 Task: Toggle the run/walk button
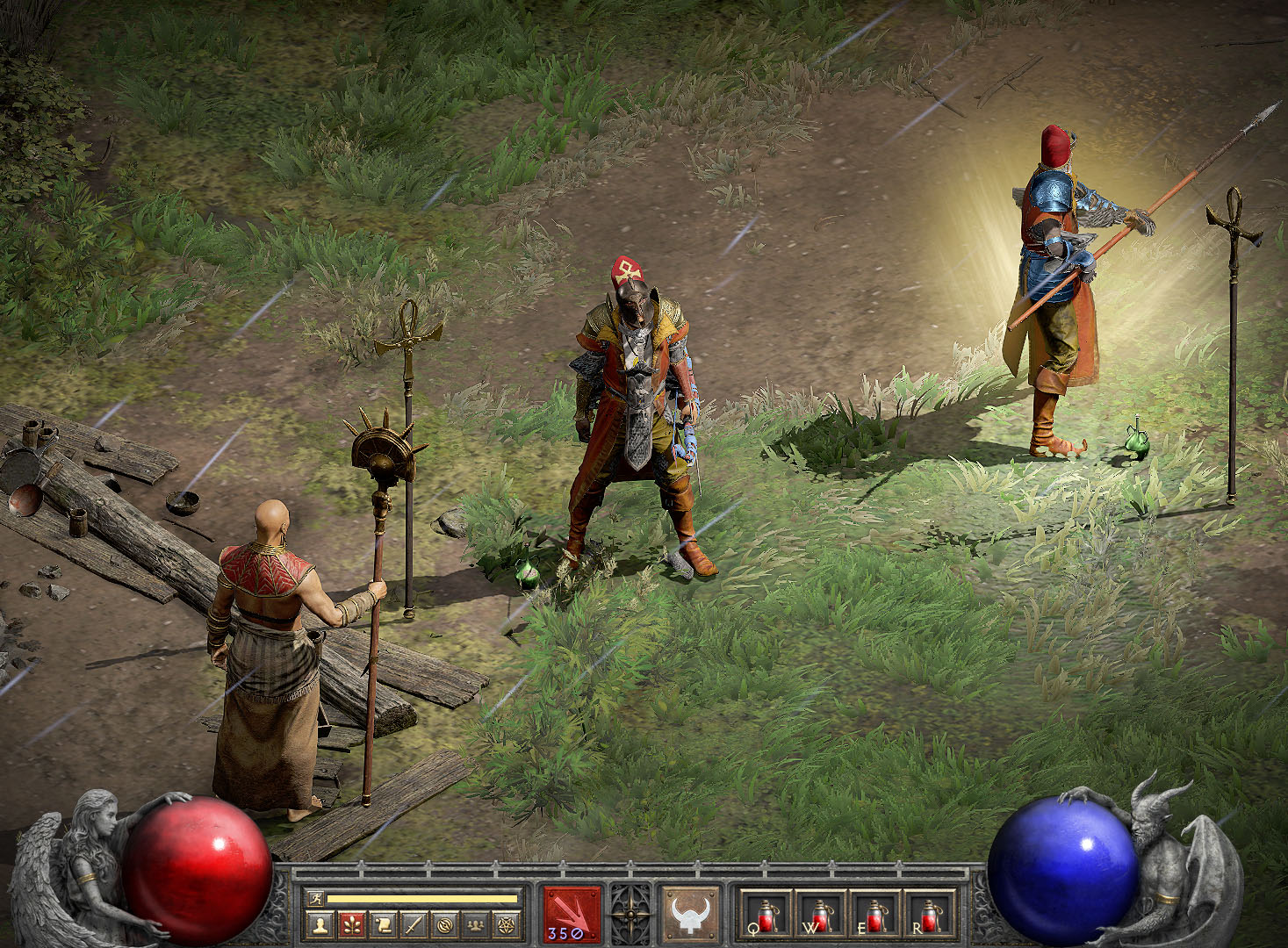point(315,898)
